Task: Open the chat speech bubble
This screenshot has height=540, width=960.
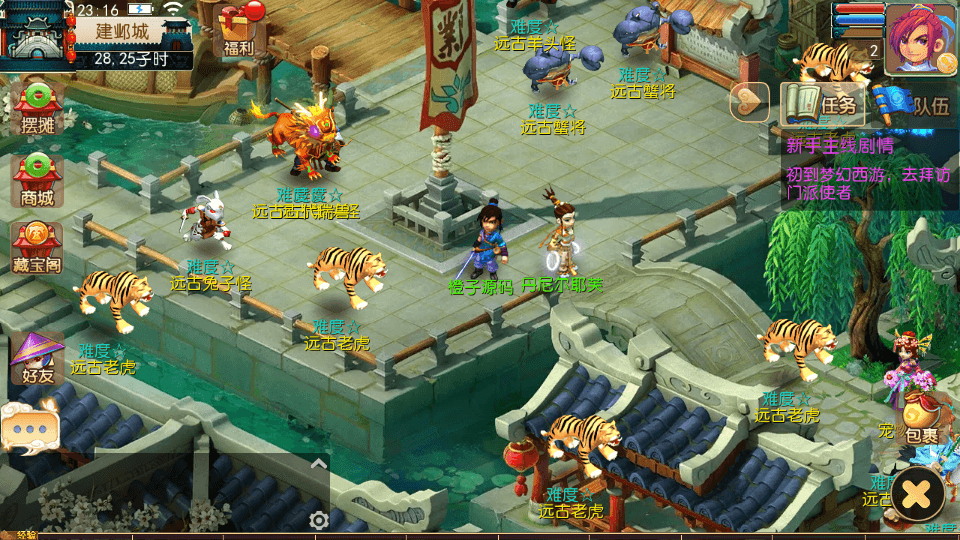Action: pyautogui.click(x=30, y=428)
